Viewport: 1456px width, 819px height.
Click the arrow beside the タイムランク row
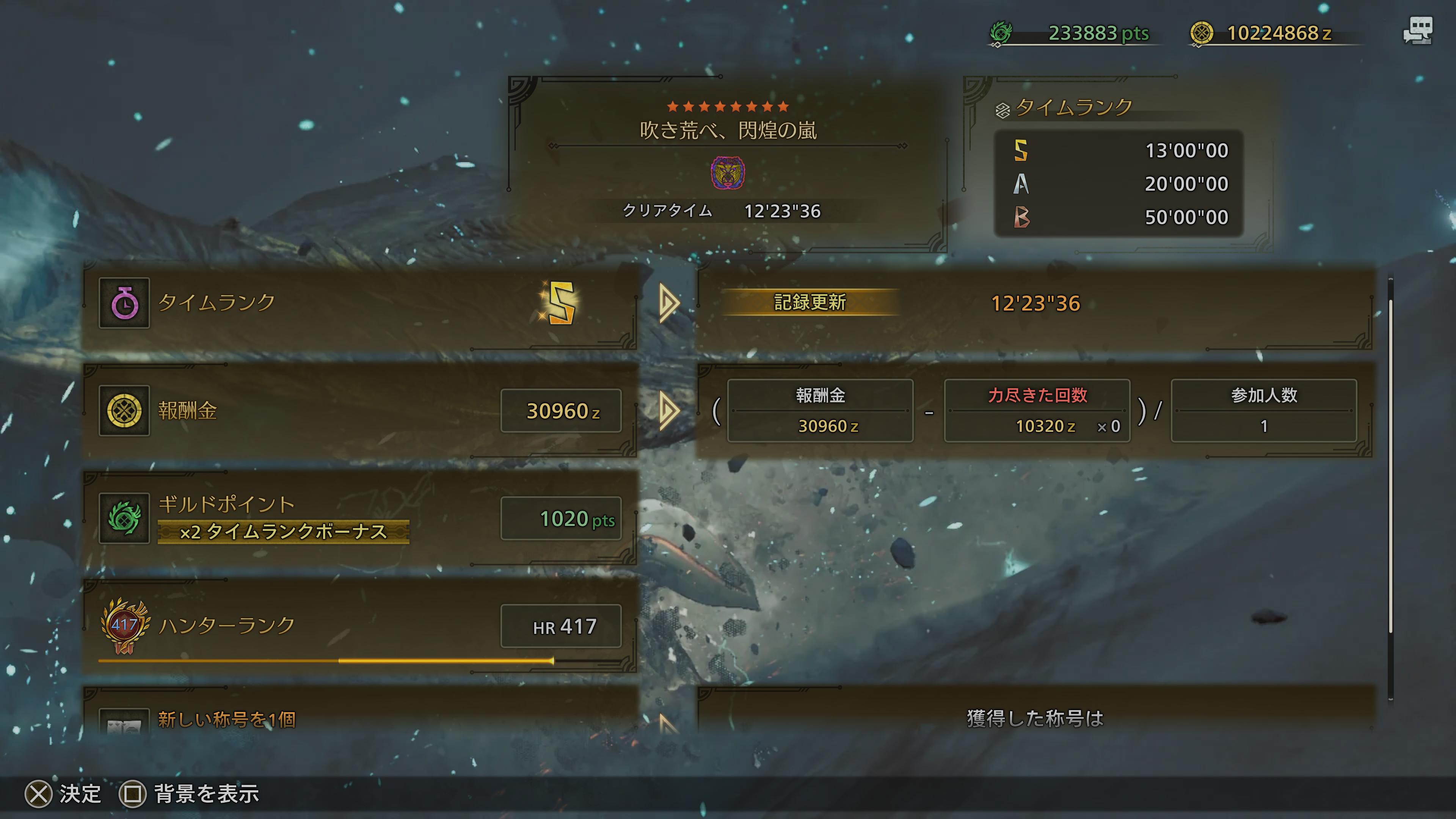[668, 303]
